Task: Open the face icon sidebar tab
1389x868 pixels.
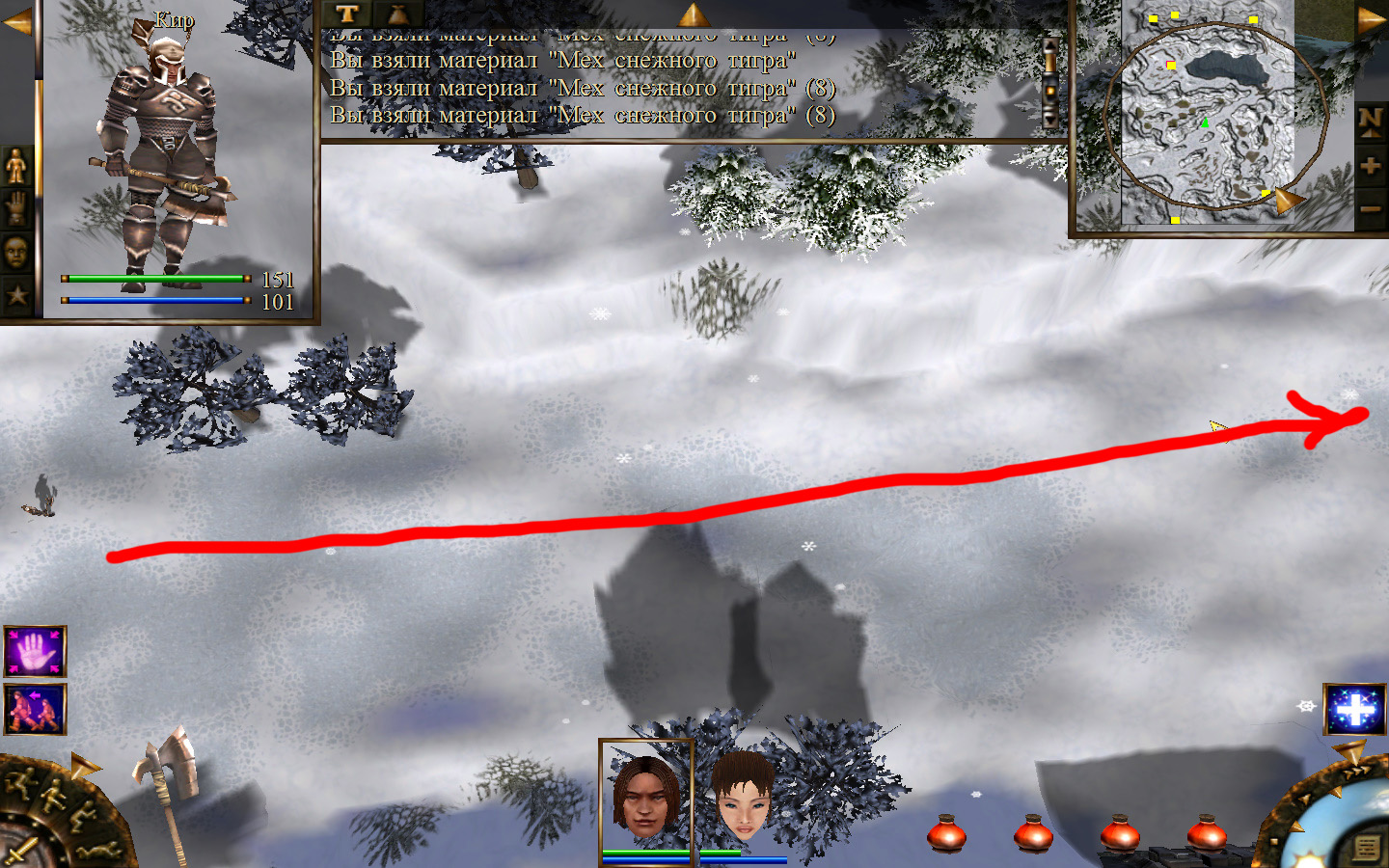Action: coord(16,252)
